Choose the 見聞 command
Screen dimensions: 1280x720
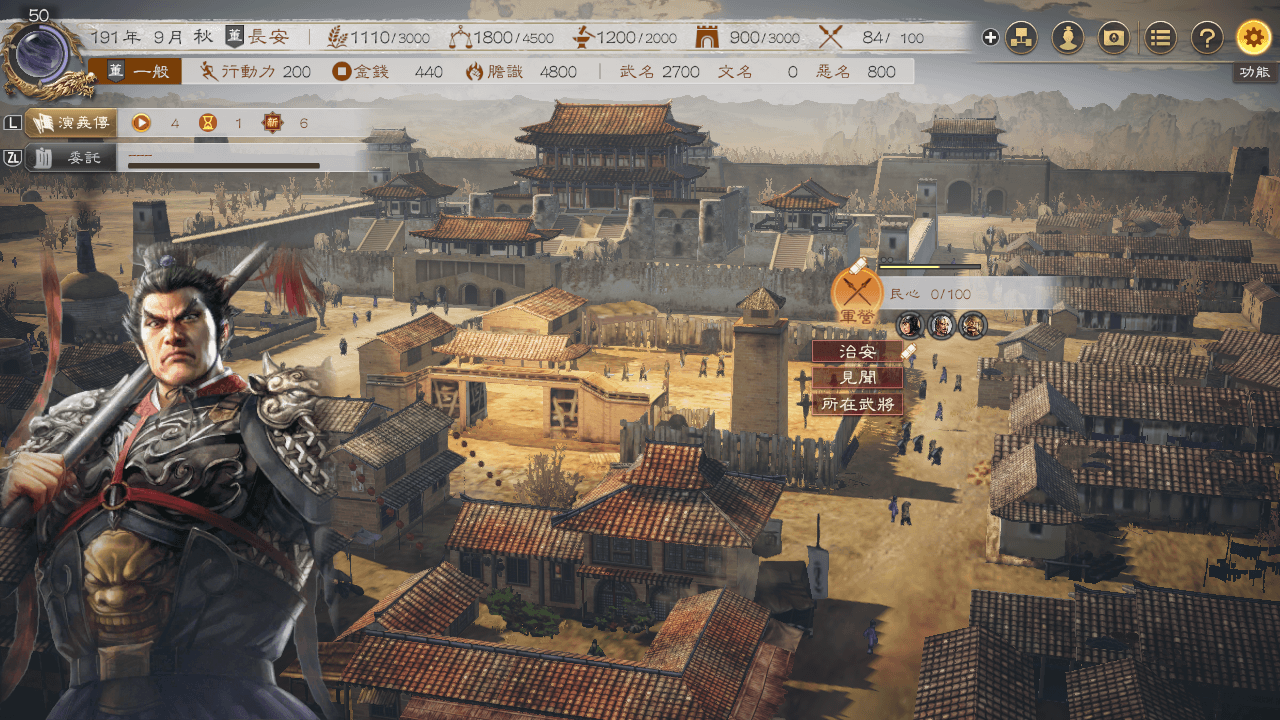point(857,378)
